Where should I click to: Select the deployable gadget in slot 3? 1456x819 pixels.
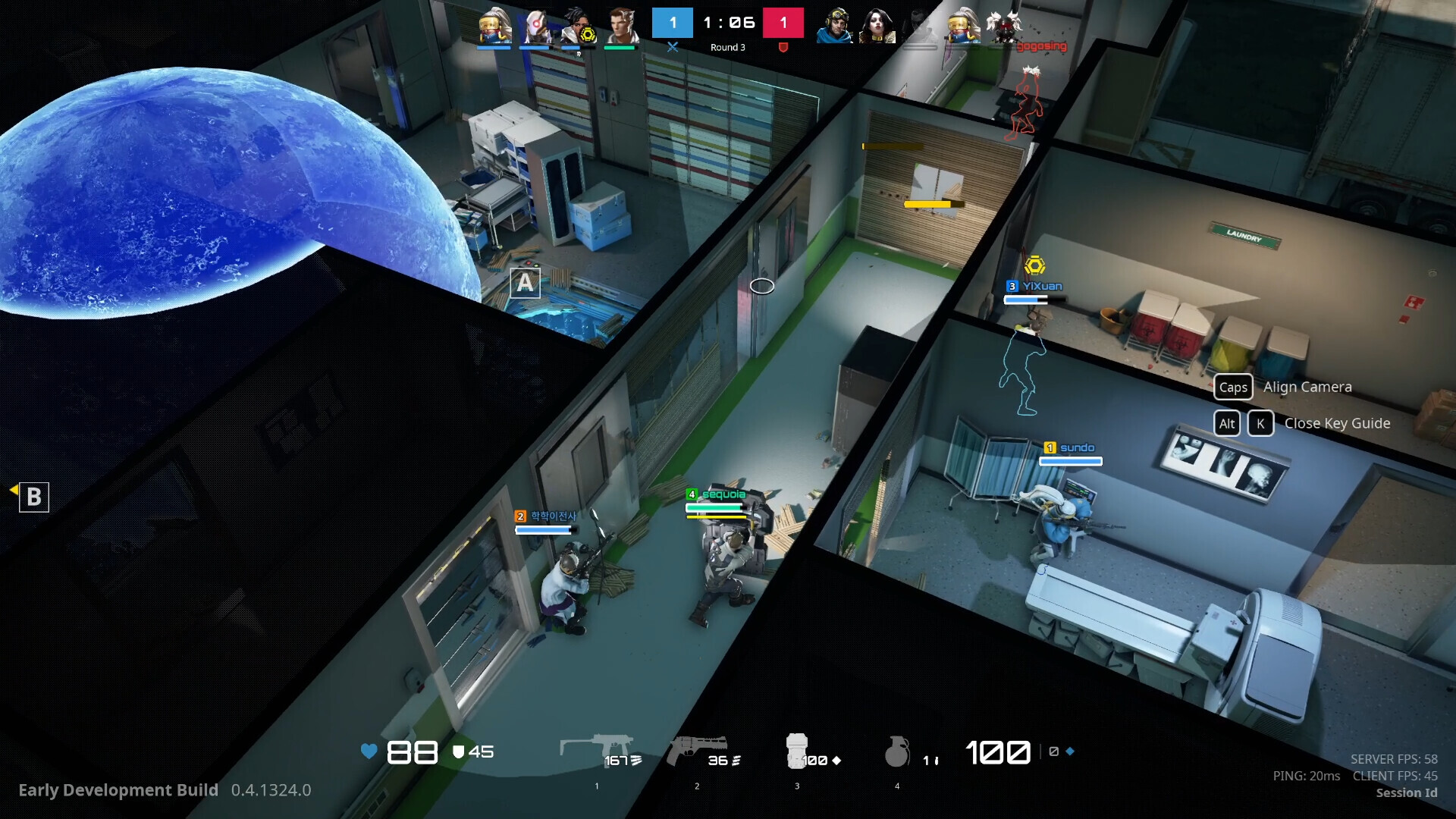tap(798, 751)
